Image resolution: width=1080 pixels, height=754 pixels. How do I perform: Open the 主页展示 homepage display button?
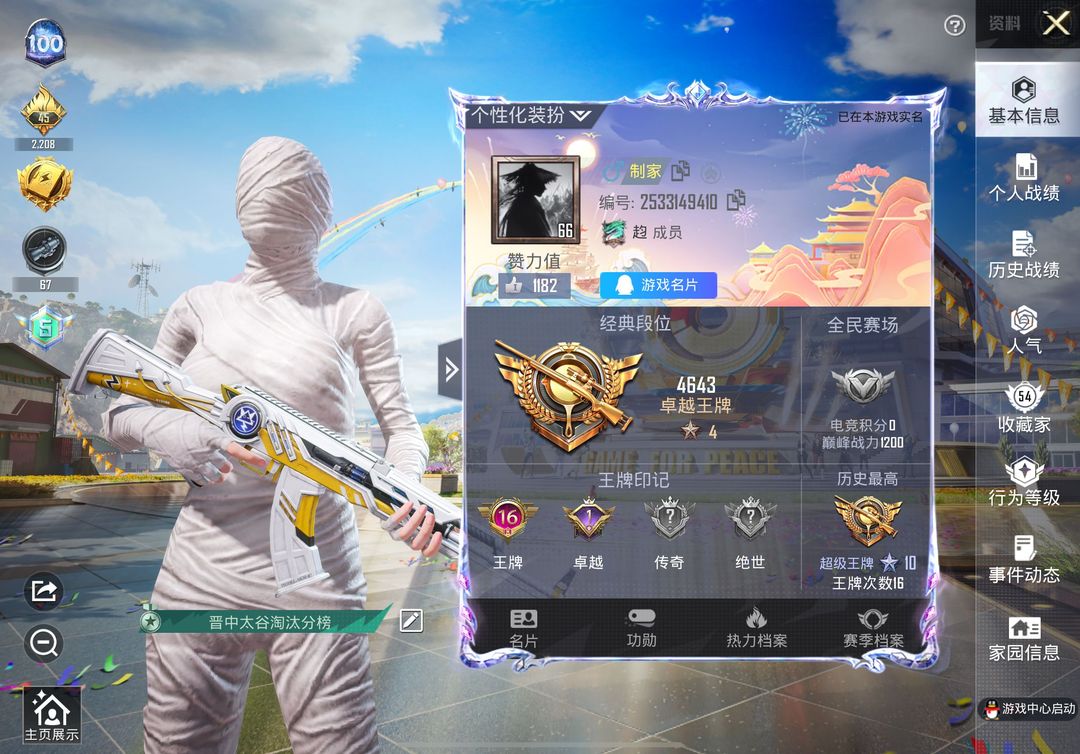pos(51,716)
